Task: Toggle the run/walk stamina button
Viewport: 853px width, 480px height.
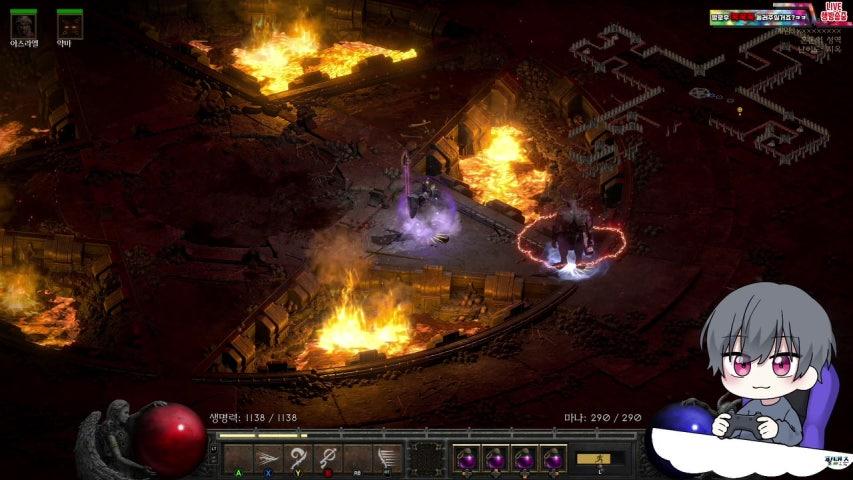Action: (x=598, y=459)
